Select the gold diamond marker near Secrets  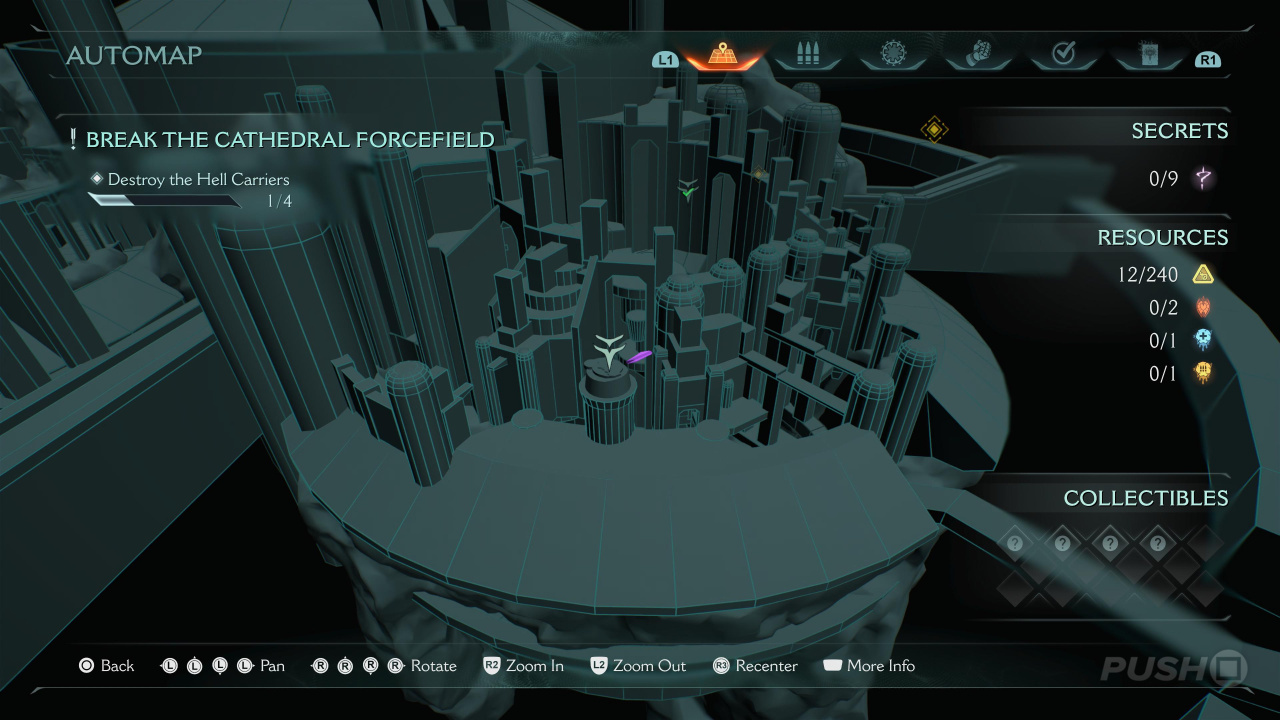tap(934, 129)
